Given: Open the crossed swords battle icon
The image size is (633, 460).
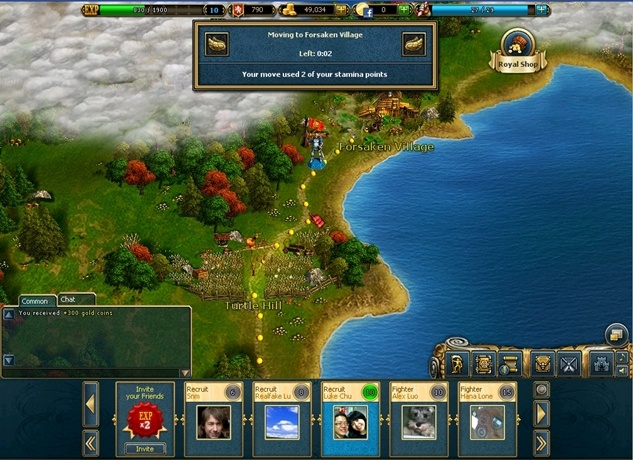Looking at the screenshot, I should (x=568, y=364).
